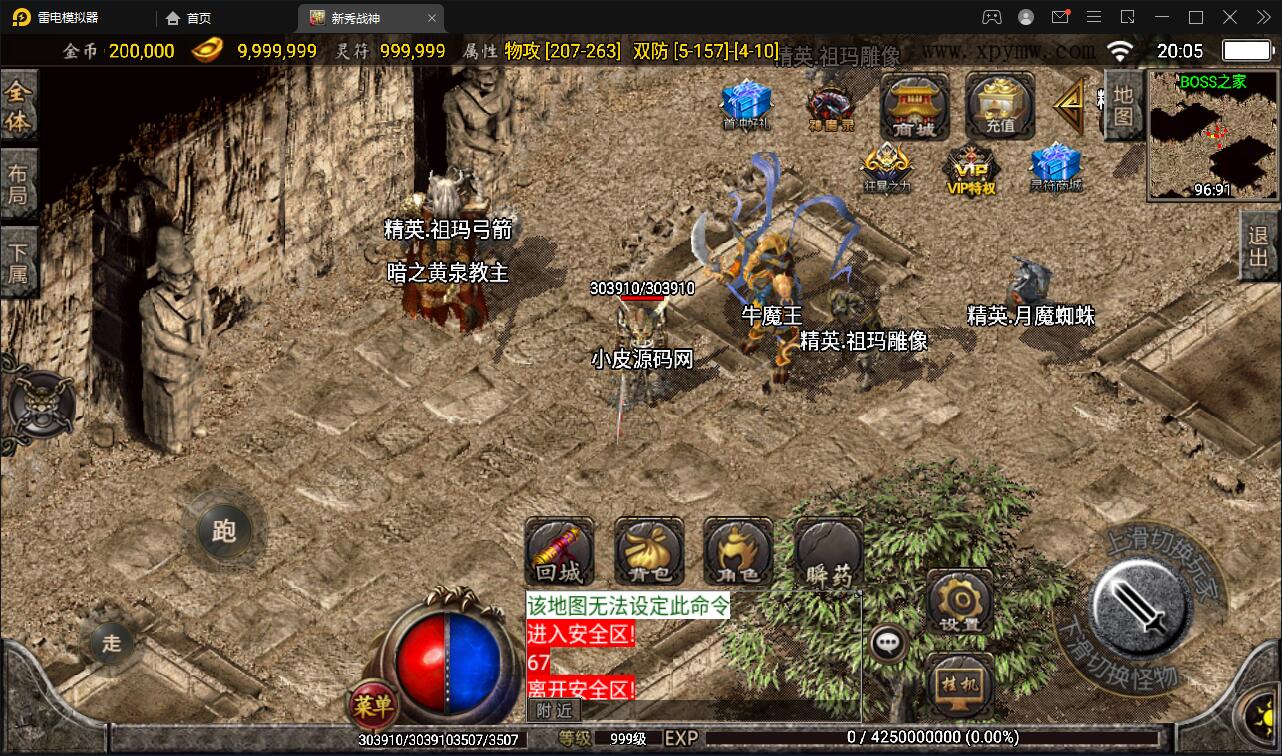The image size is (1282, 756).
Task: Toggle 跑 run movement mode
Action: [225, 533]
